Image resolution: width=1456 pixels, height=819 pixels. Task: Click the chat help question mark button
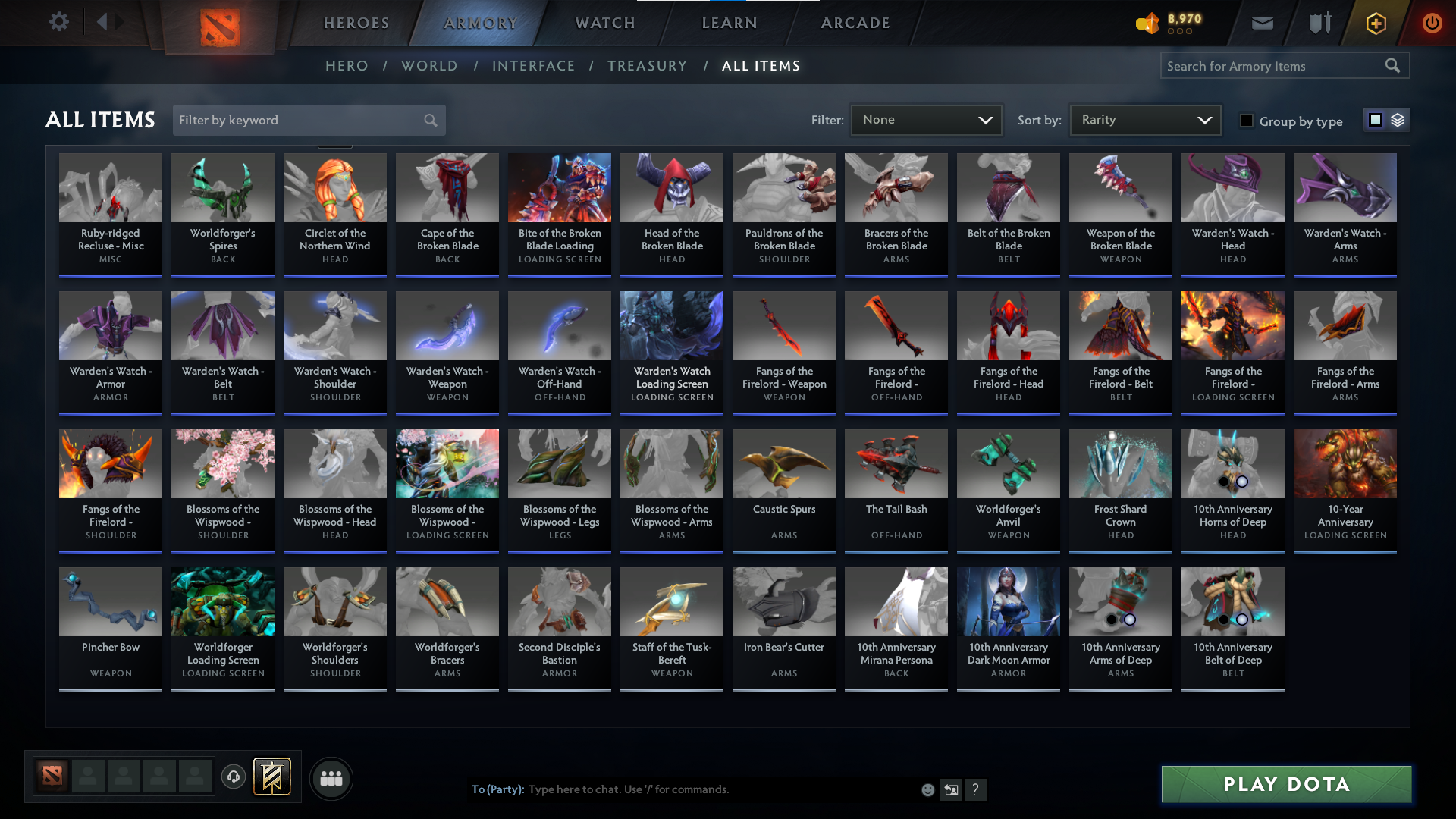click(x=976, y=789)
